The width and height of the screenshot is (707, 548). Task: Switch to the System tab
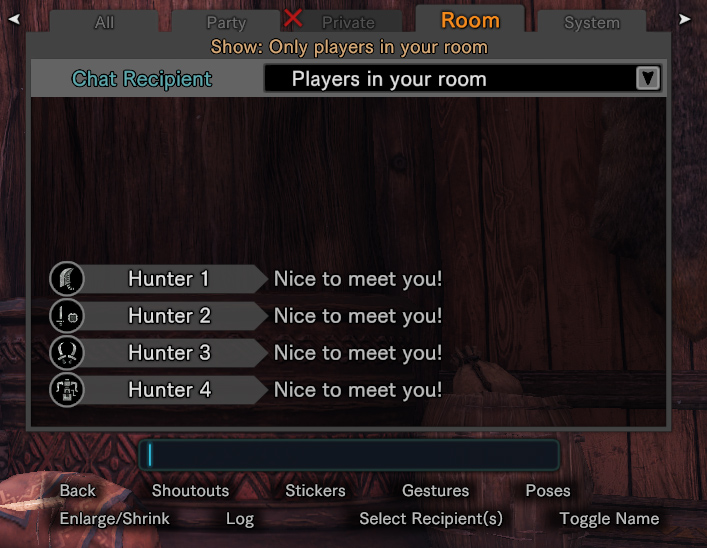[591, 22]
